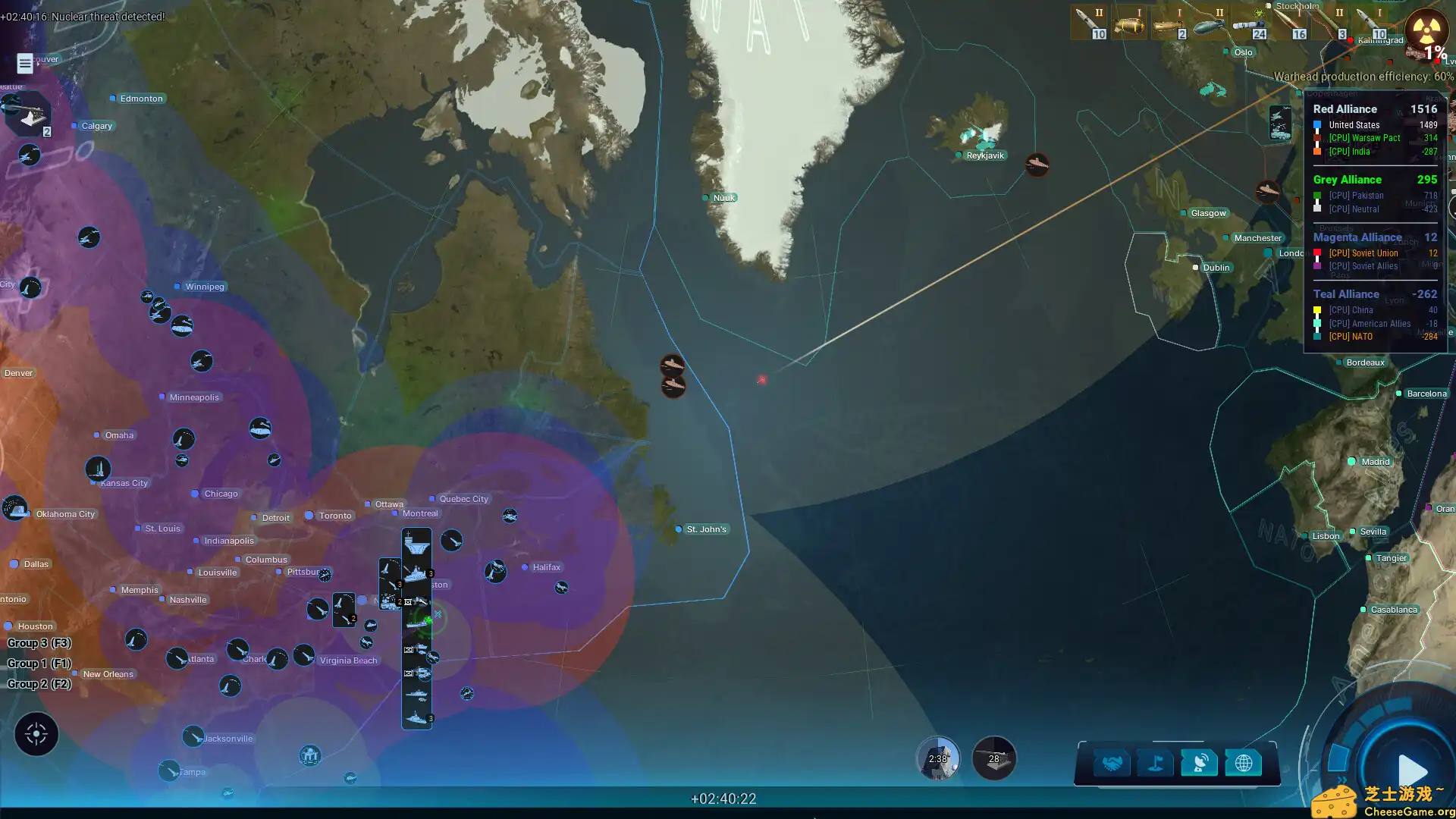Open the diplomacy handshake panel
Viewport: 1456px width, 819px height.
pyautogui.click(x=1113, y=764)
